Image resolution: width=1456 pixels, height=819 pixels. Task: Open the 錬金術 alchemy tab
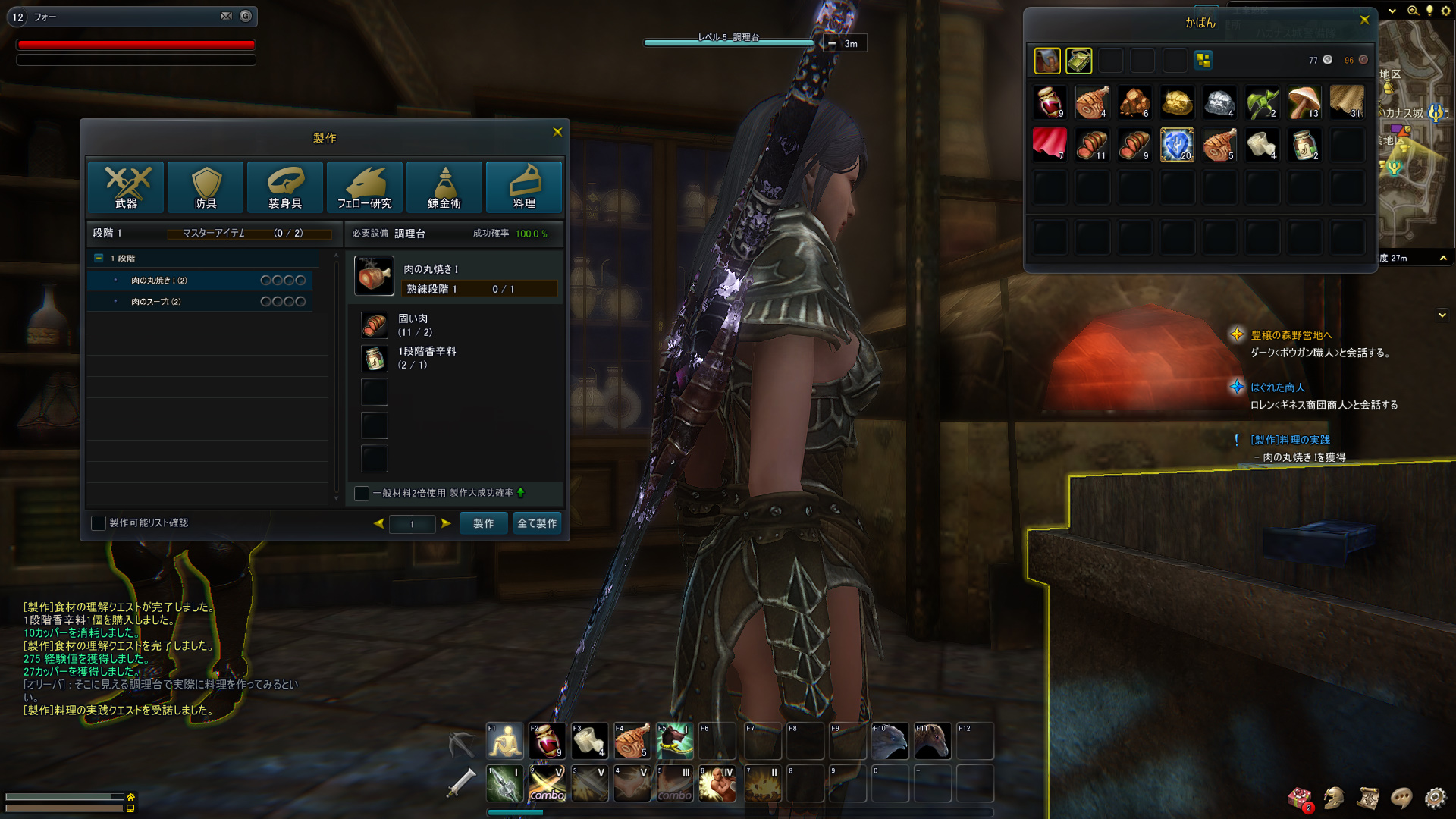(444, 187)
